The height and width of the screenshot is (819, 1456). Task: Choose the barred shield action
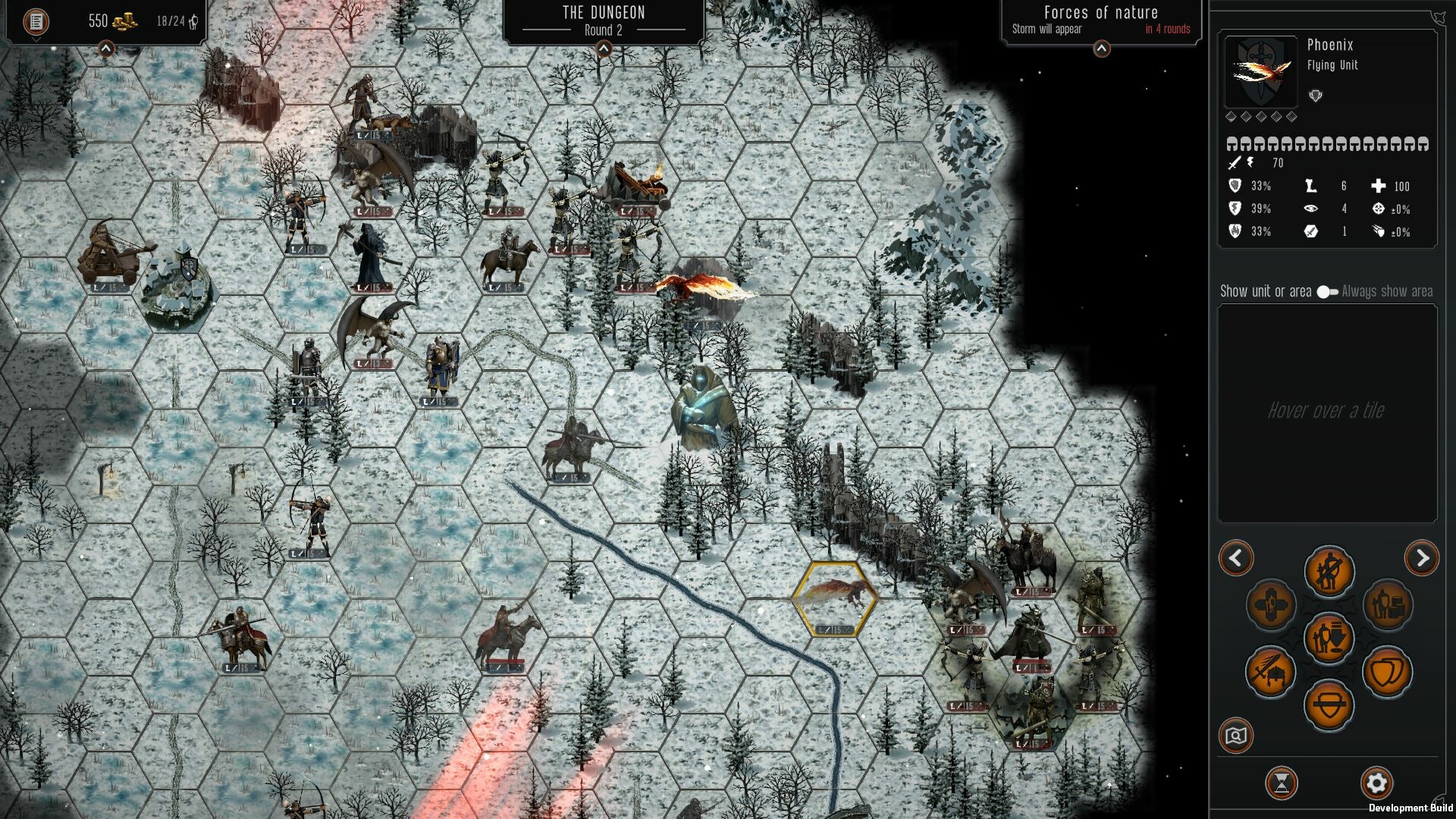point(1329,705)
